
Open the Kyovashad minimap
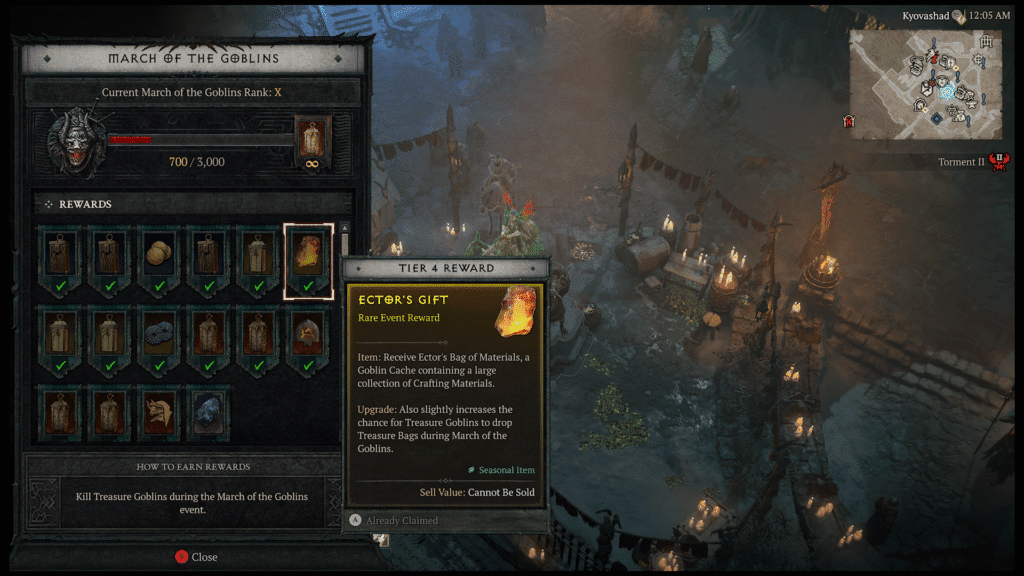(x=924, y=84)
